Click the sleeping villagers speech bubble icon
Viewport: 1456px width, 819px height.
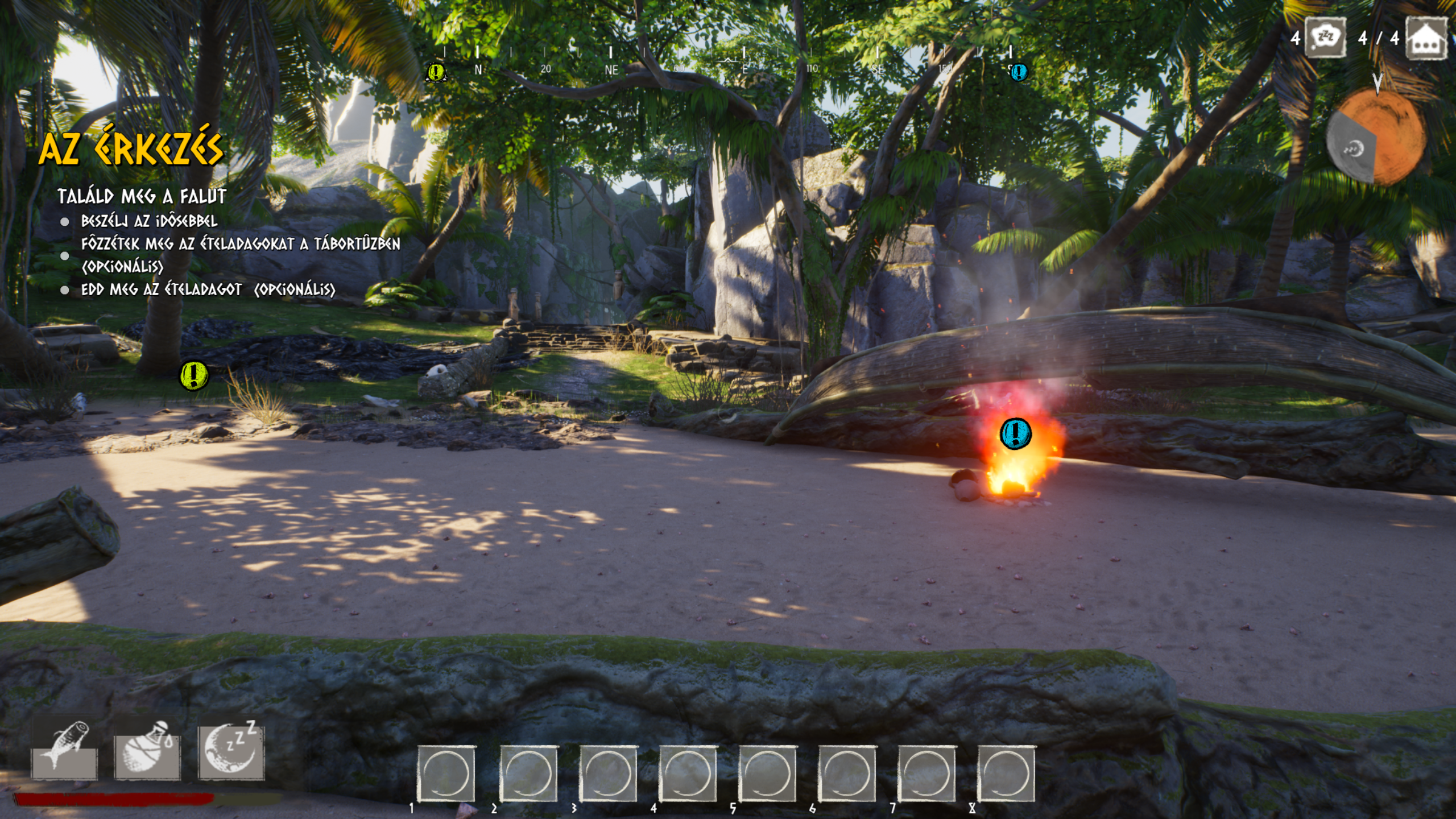[x=1325, y=38]
